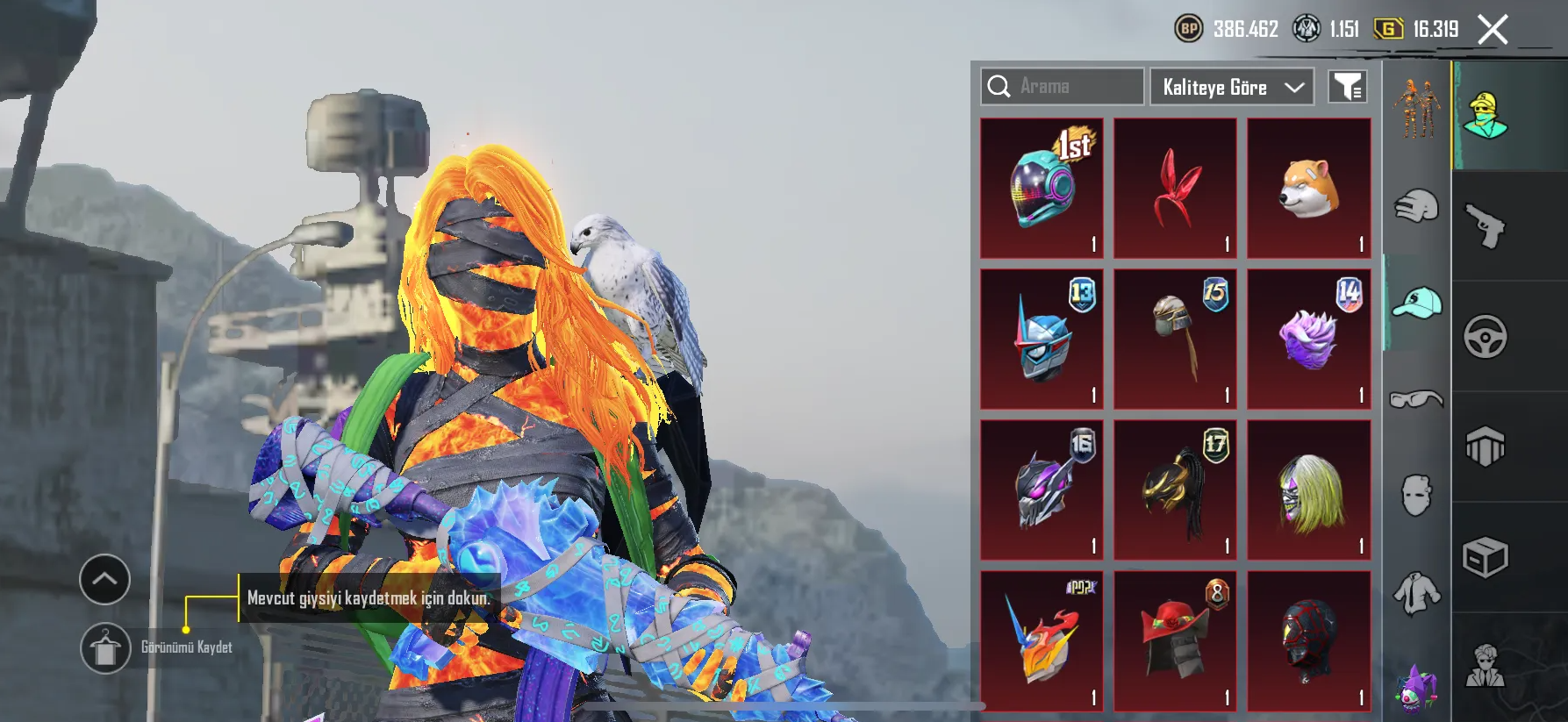This screenshot has height=722, width=1568.
Task: Select the Shiba dog head mask
Action: click(x=1308, y=188)
